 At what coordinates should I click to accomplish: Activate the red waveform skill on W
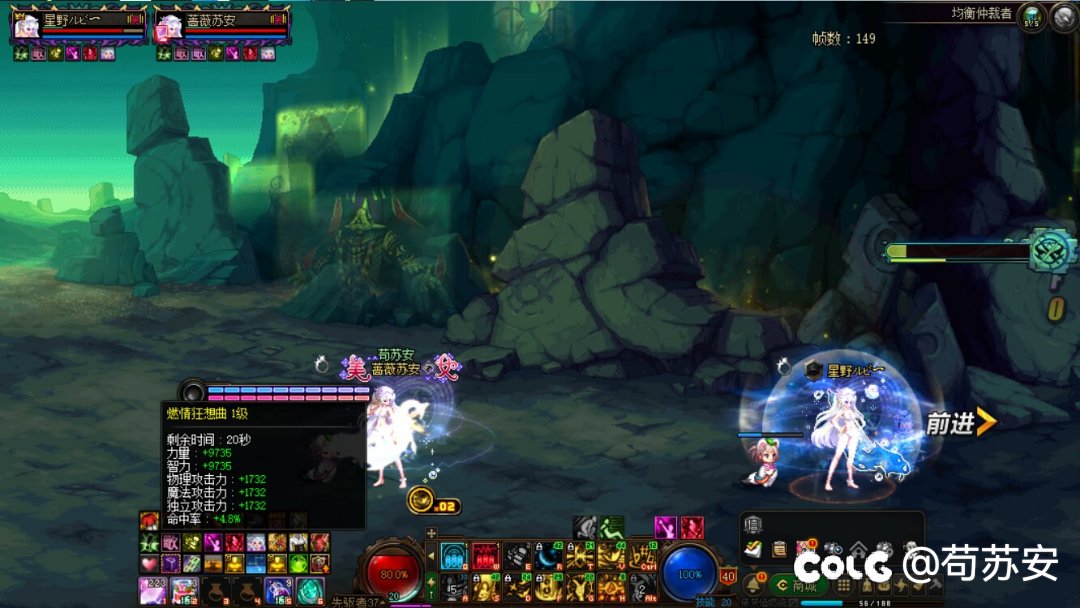[x=485, y=556]
